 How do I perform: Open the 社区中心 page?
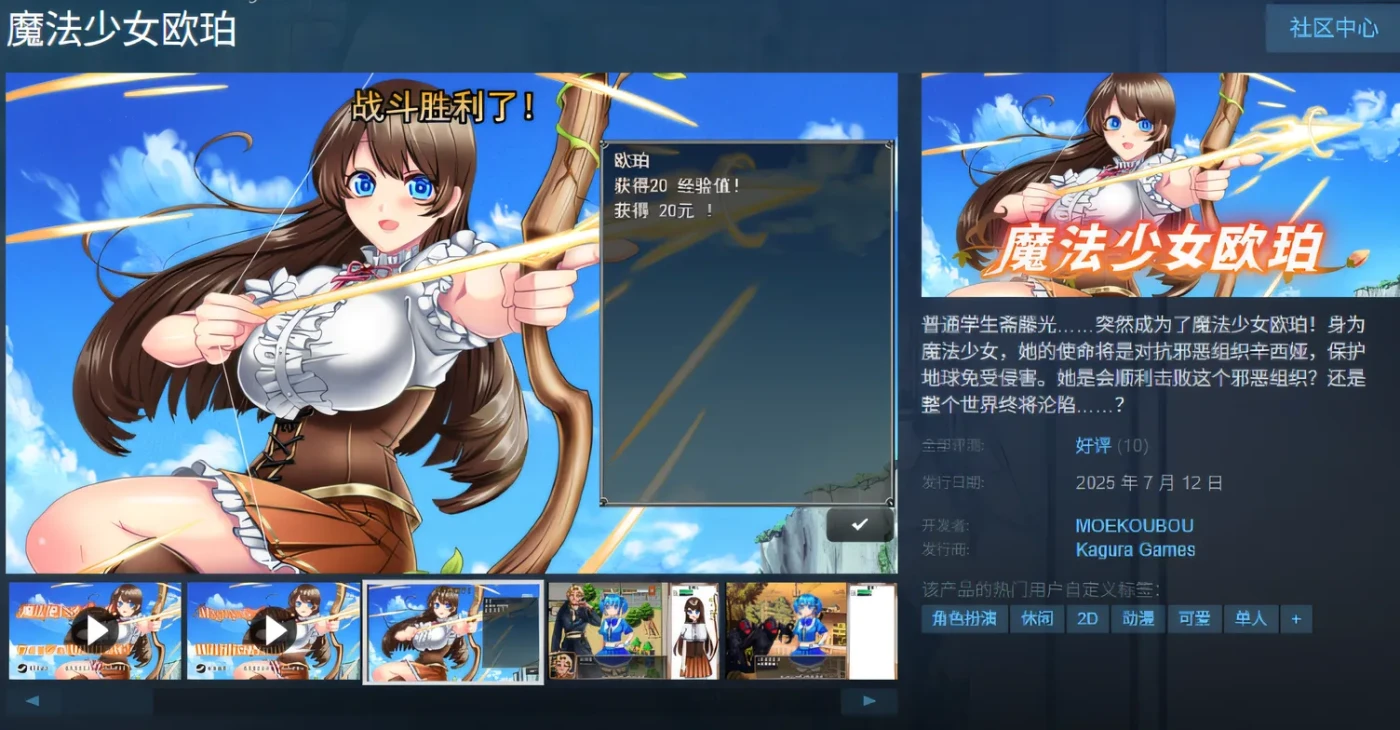1331,28
